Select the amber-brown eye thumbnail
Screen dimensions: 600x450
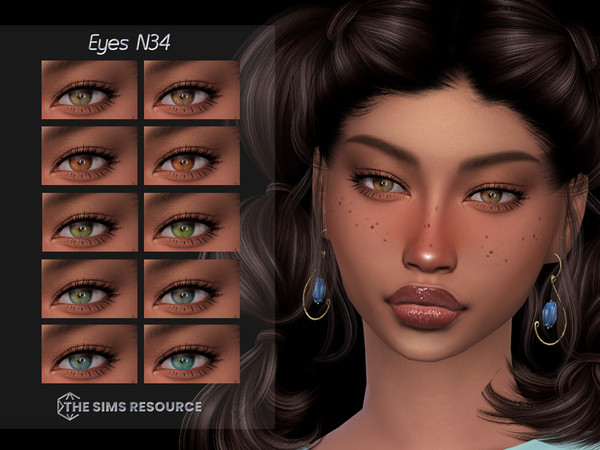[192, 90]
